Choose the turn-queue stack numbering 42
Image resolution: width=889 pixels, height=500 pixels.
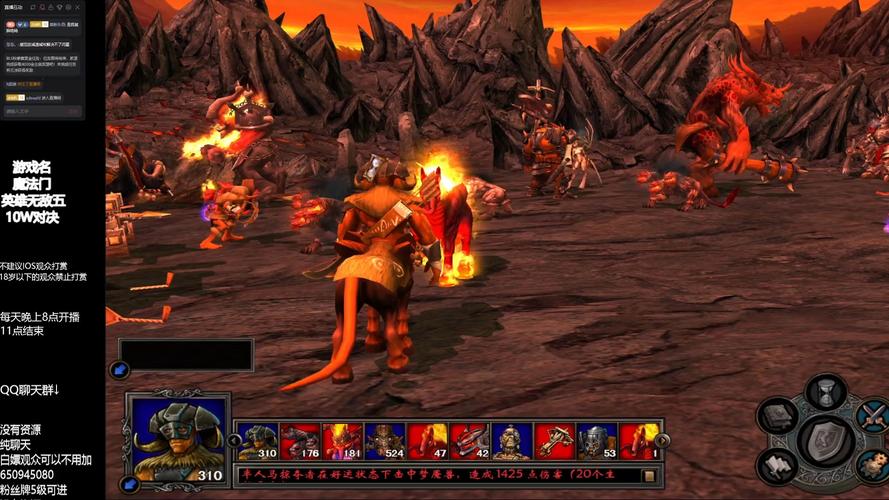tap(470, 440)
